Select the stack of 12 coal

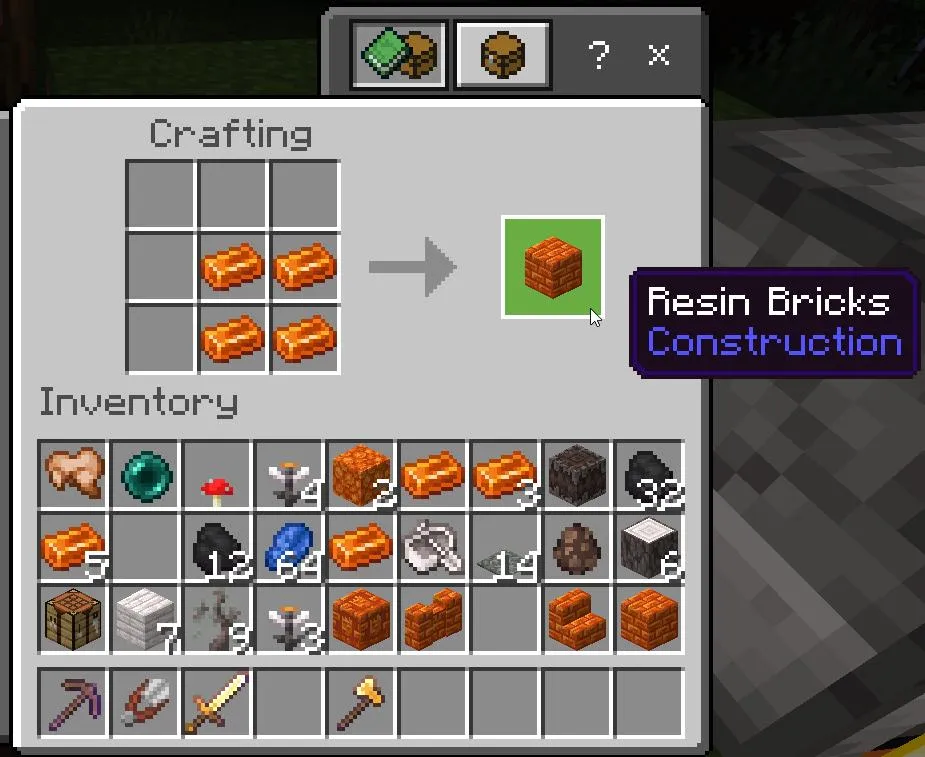coord(218,546)
